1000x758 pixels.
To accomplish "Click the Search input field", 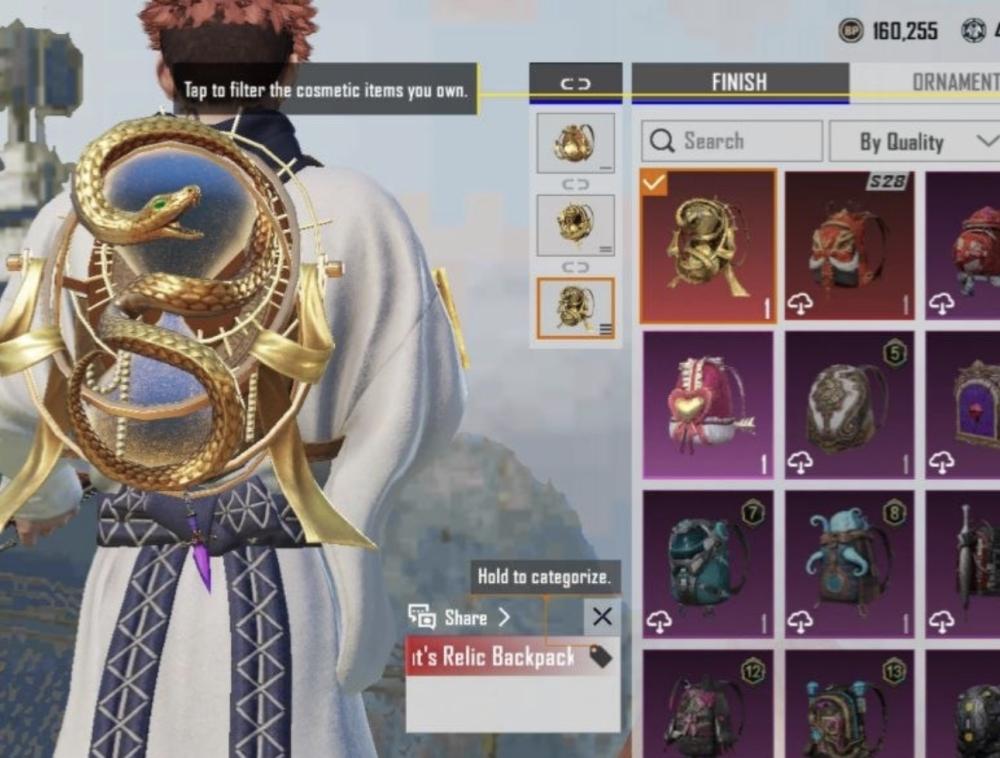I will pyautogui.click(x=731, y=141).
